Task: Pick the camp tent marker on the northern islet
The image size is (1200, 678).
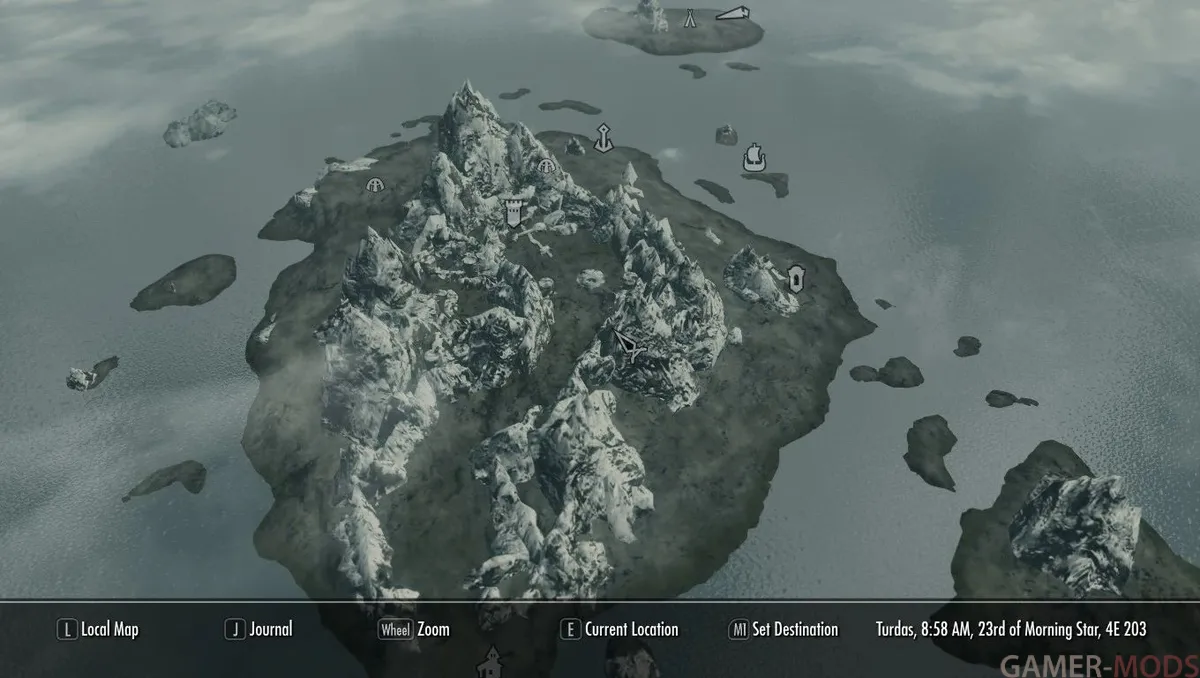Action: coord(690,17)
